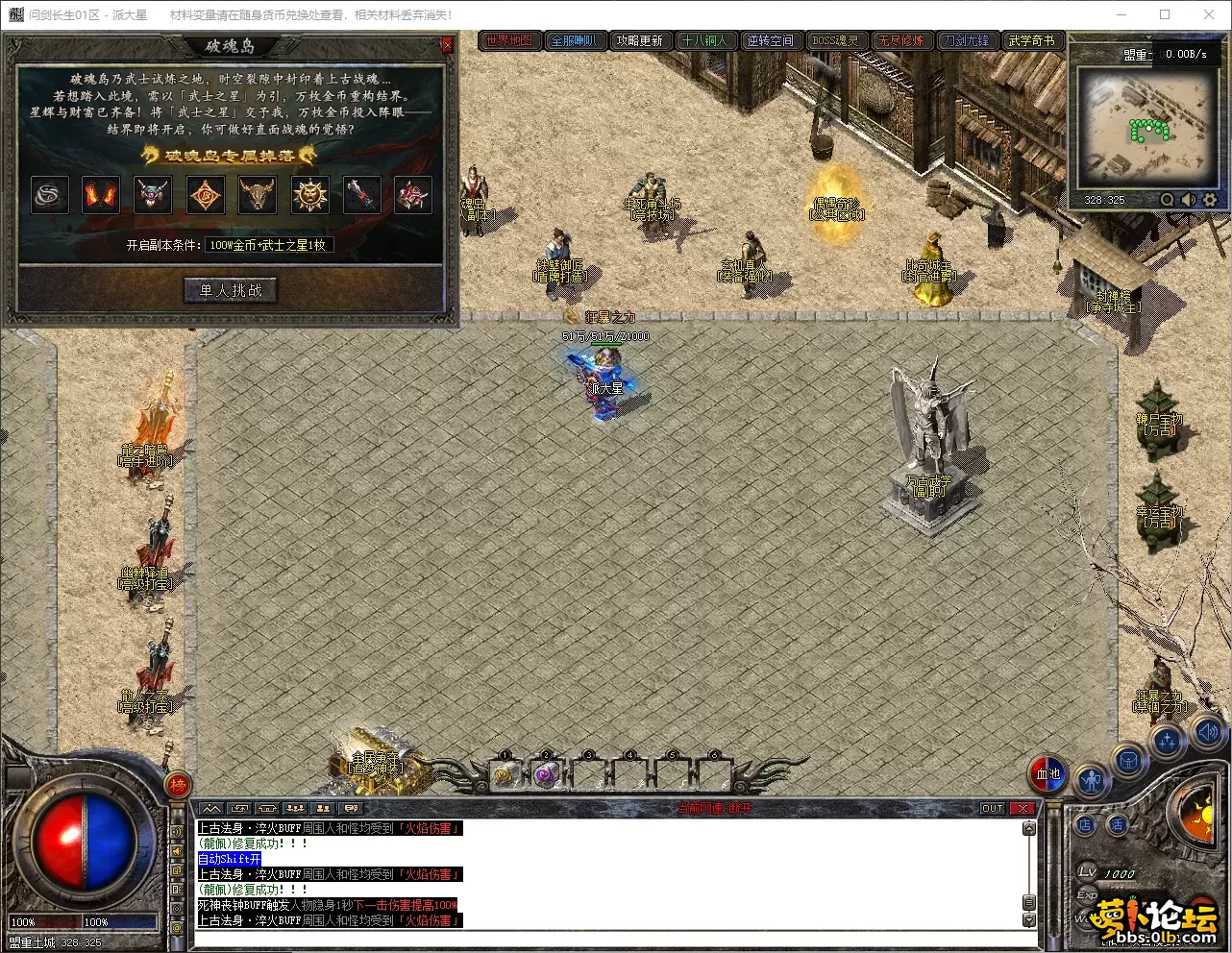Select the 刀剑尤锋 menu button

(x=966, y=40)
